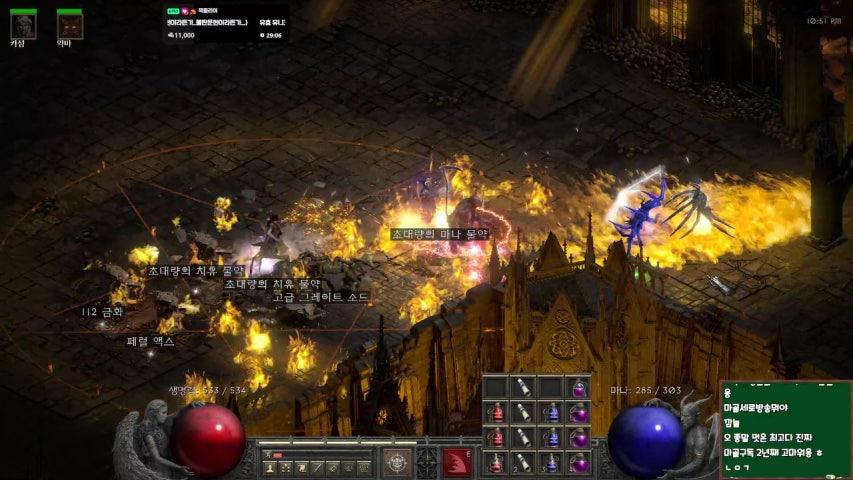Use the blue mana potion in belt slot 3
This screenshot has width=853, height=480.
[x=550, y=463]
